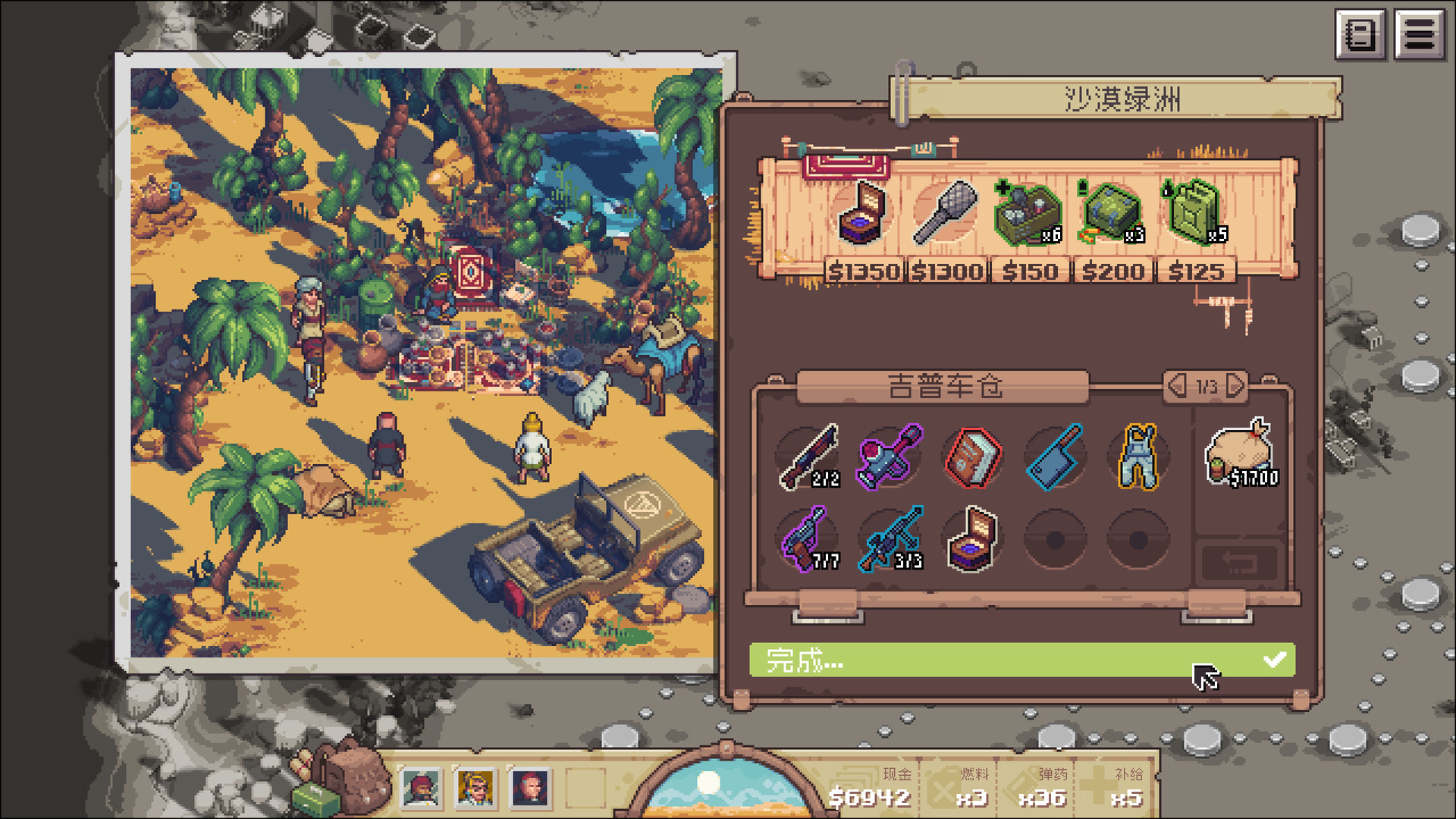Select the music box in jeep cargo
1456x819 pixels.
tap(971, 540)
